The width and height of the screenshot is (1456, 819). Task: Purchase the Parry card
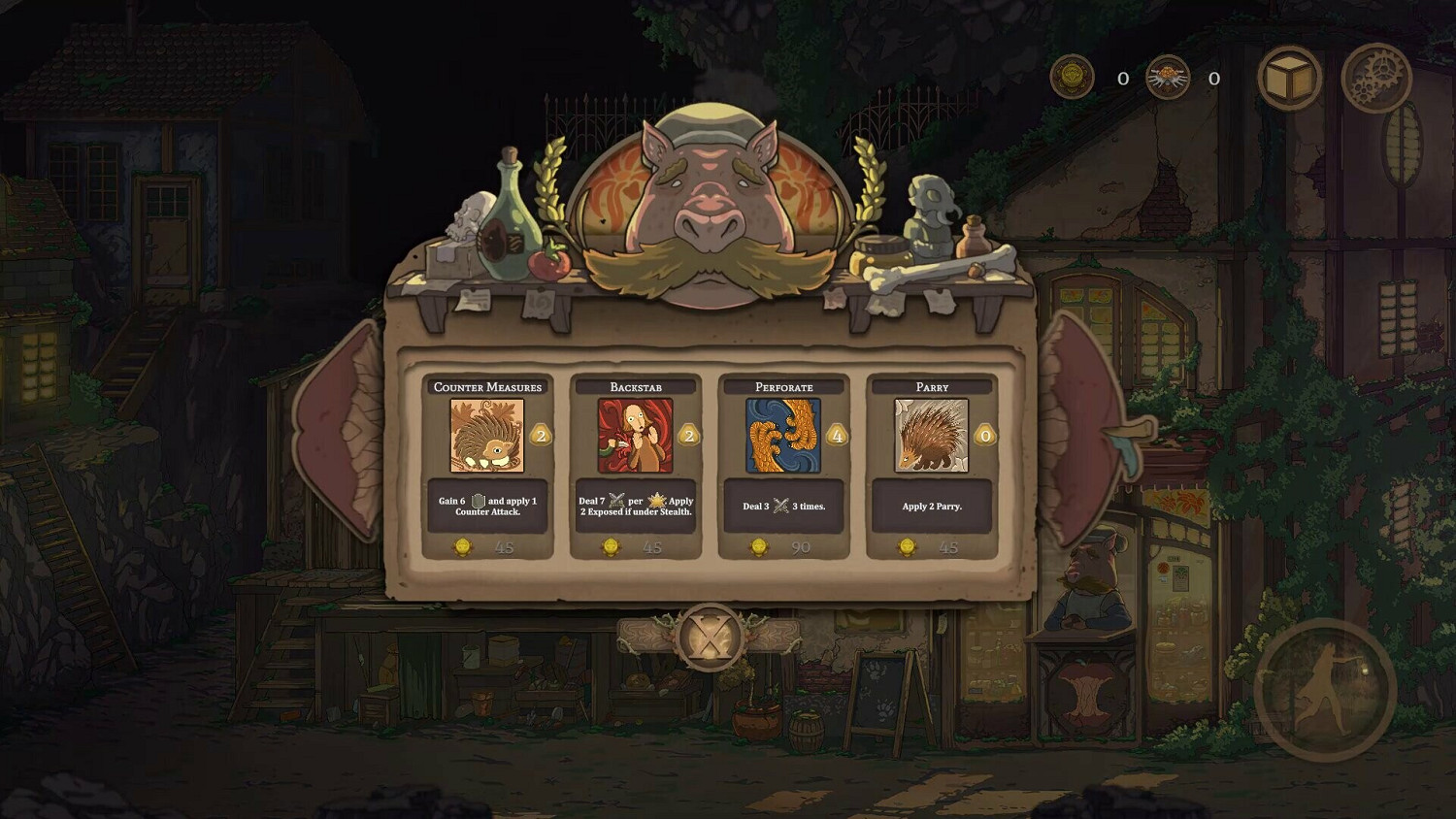[929, 547]
